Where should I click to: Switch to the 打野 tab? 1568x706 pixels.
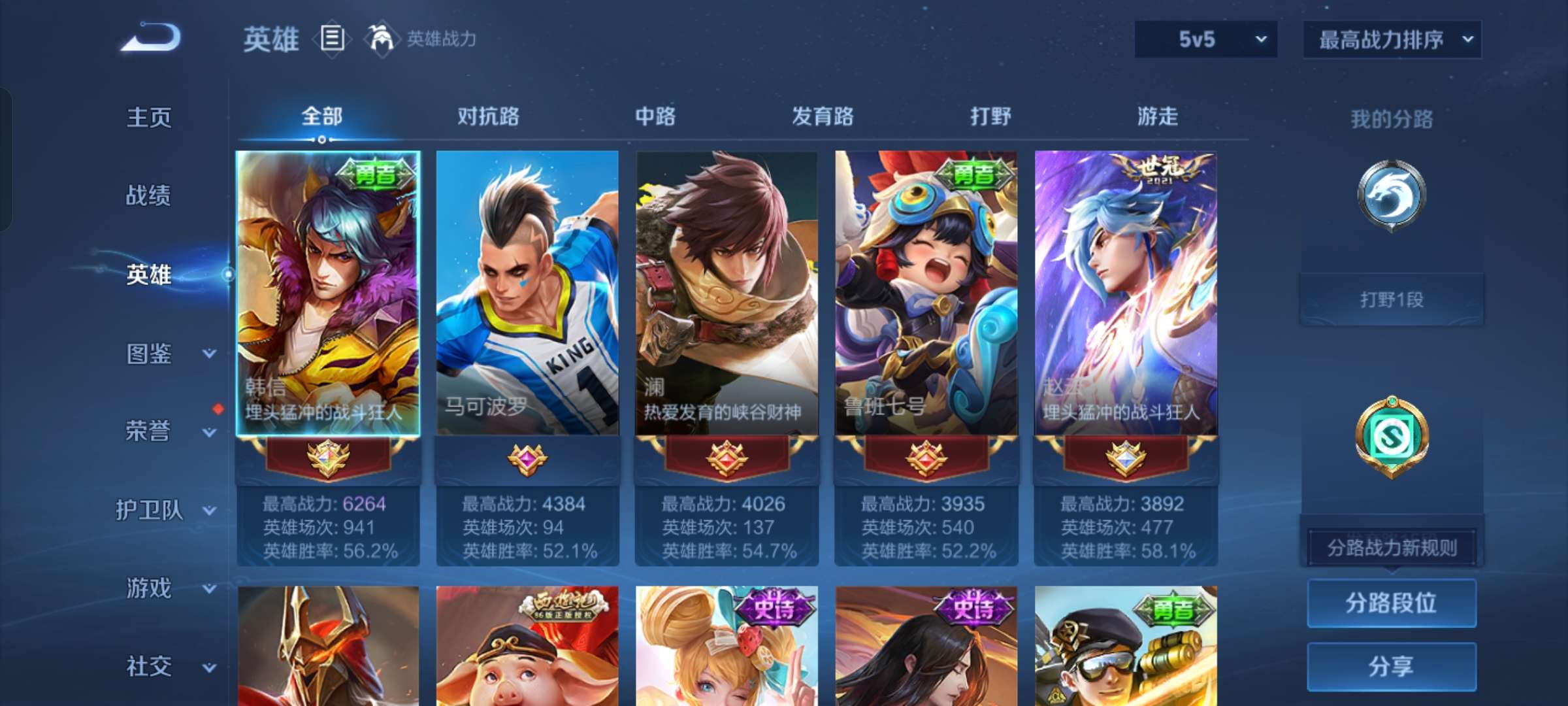[990, 116]
